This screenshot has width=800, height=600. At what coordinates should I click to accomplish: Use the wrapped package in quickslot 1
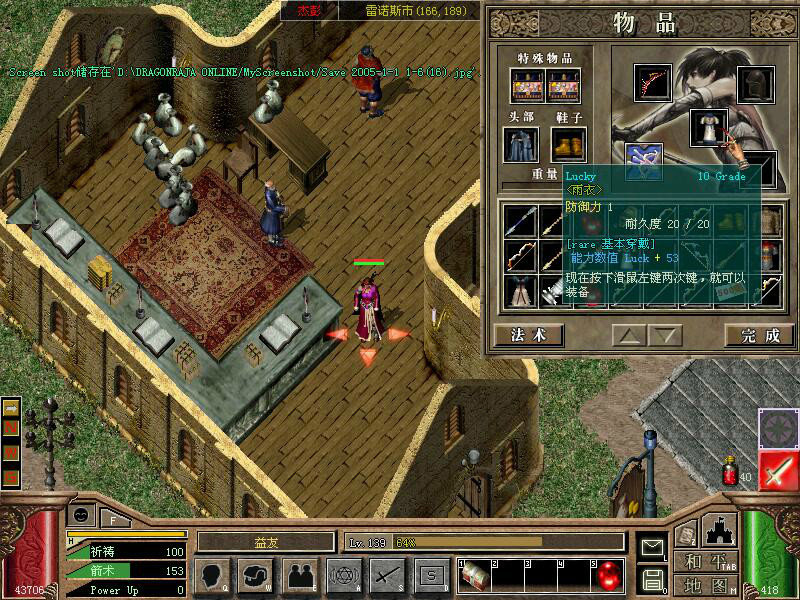tap(474, 575)
